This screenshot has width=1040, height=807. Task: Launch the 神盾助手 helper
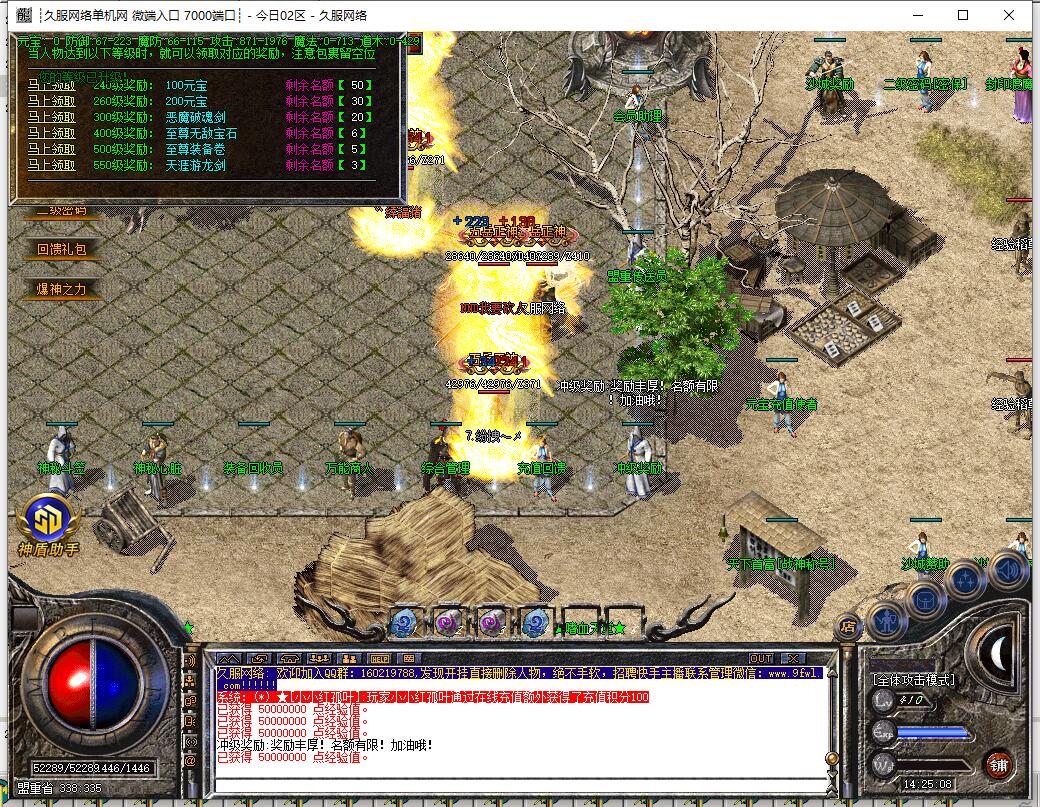pos(47,524)
